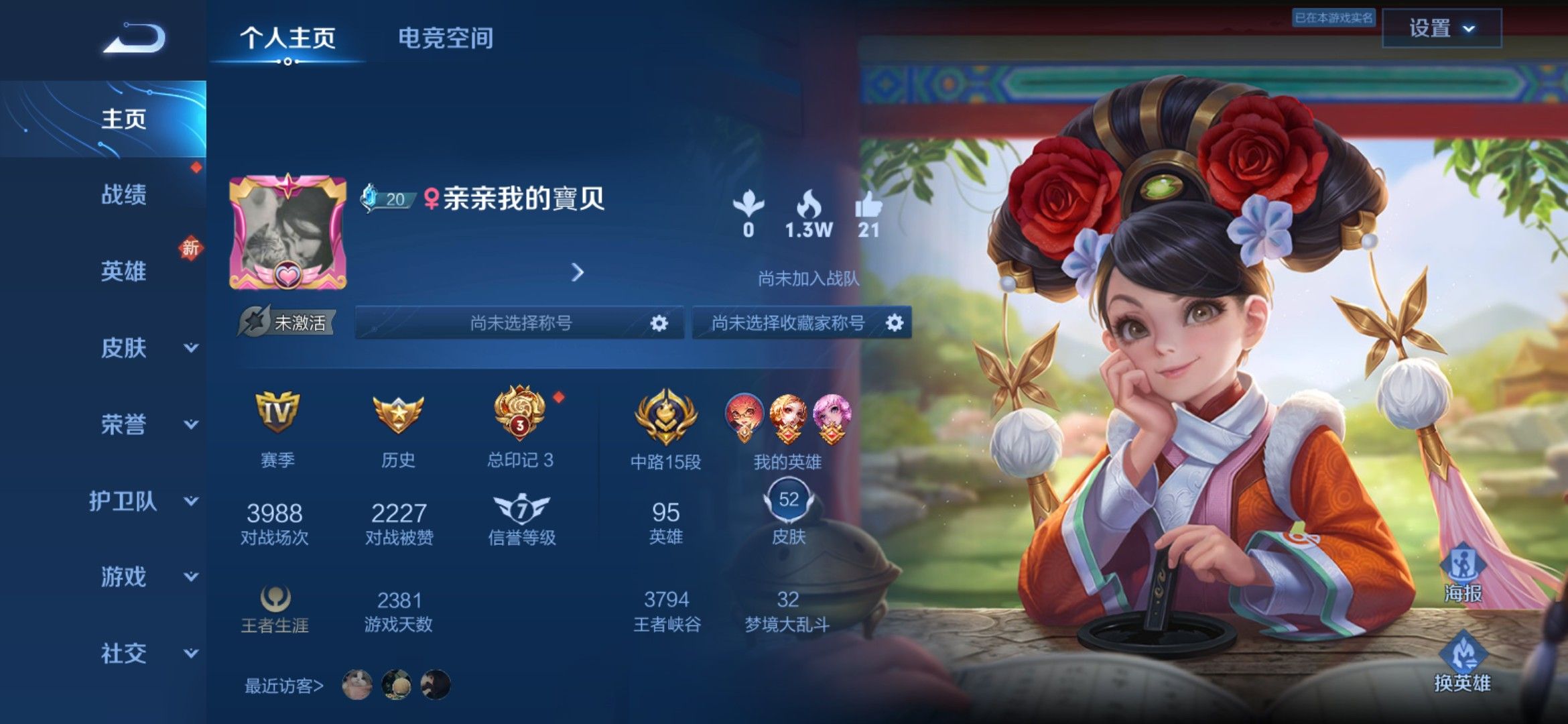Image resolution: width=1568 pixels, height=724 pixels.
Task: Open the gear beside 尚未选择称号
Action: 660,322
